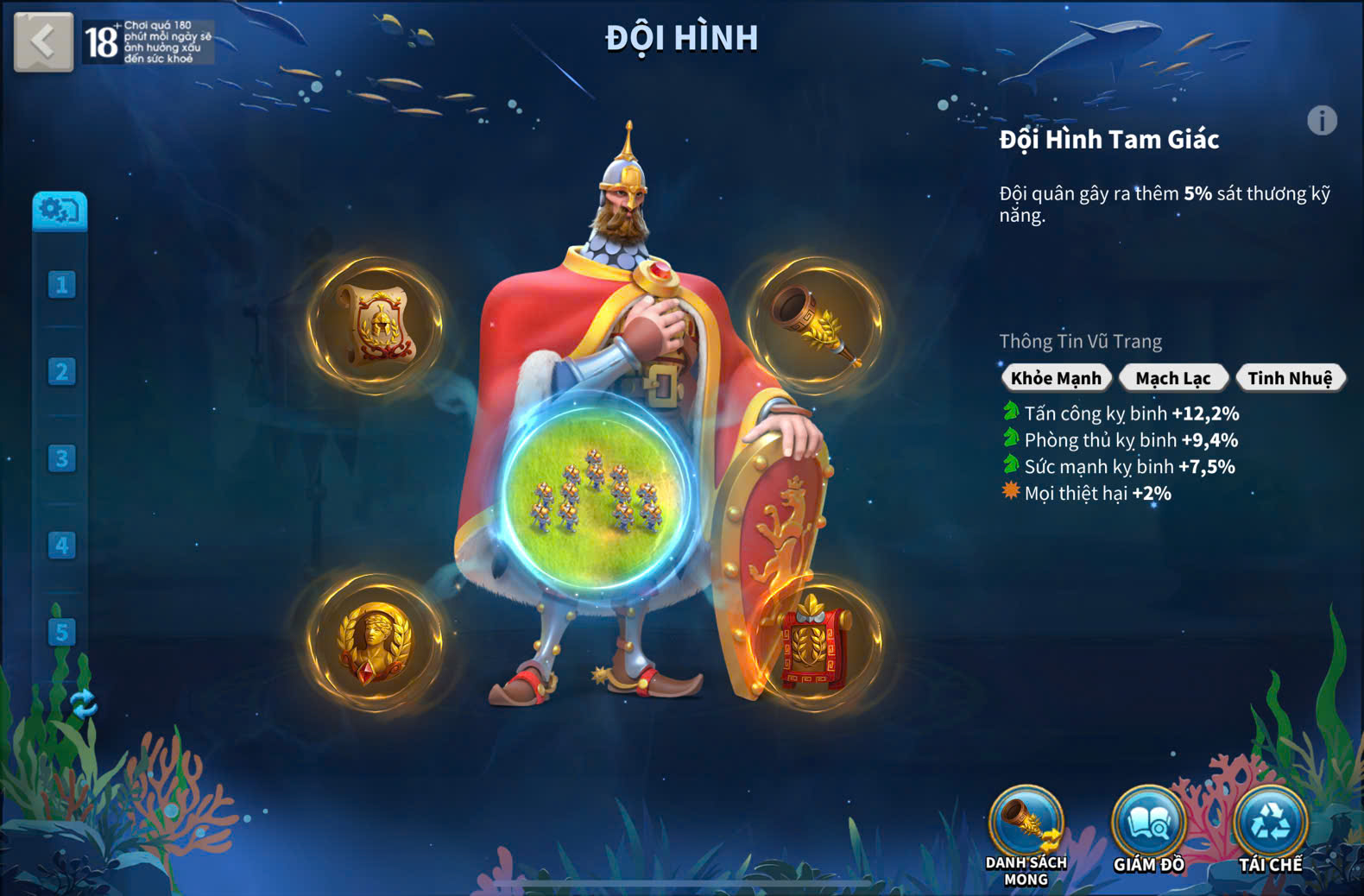Choose the red banner armament slot
Image resolution: width=1364 pixels, height=896 pixels.
814,644
